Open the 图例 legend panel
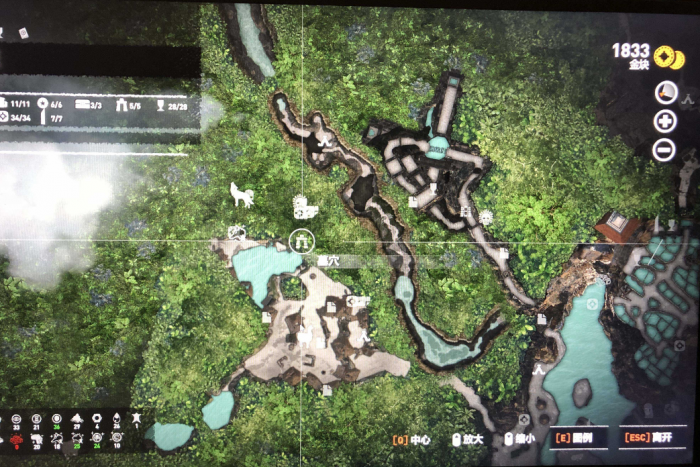Screen dimensions: 700x467 577,440
